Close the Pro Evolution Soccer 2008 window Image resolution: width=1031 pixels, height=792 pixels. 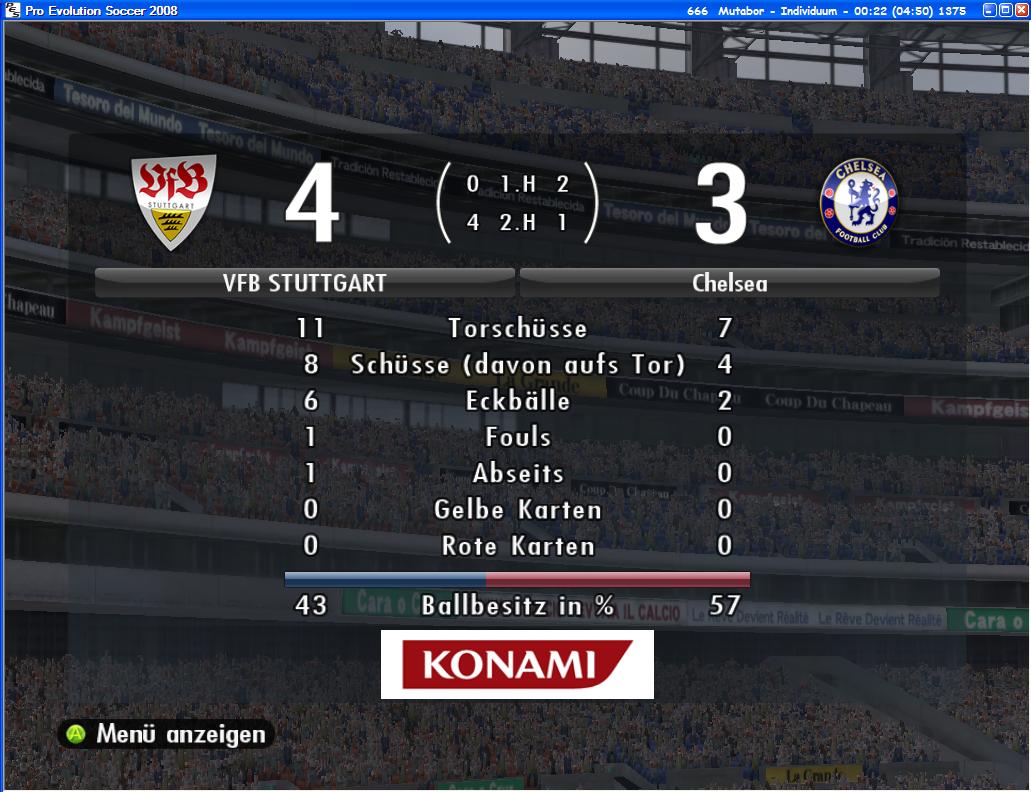(1021, 10)
